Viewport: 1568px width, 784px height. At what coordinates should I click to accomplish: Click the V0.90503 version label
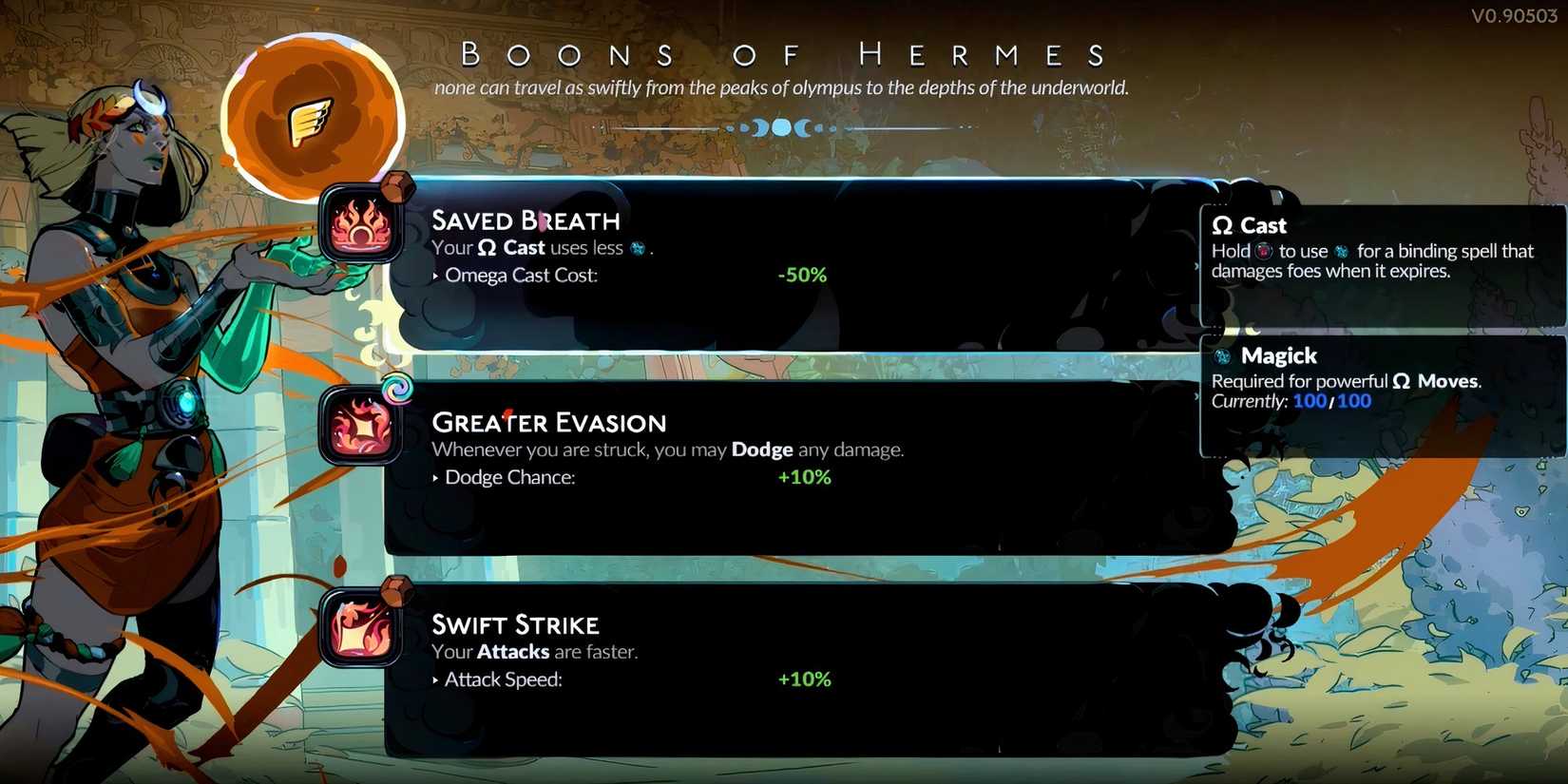(1515, 15)
